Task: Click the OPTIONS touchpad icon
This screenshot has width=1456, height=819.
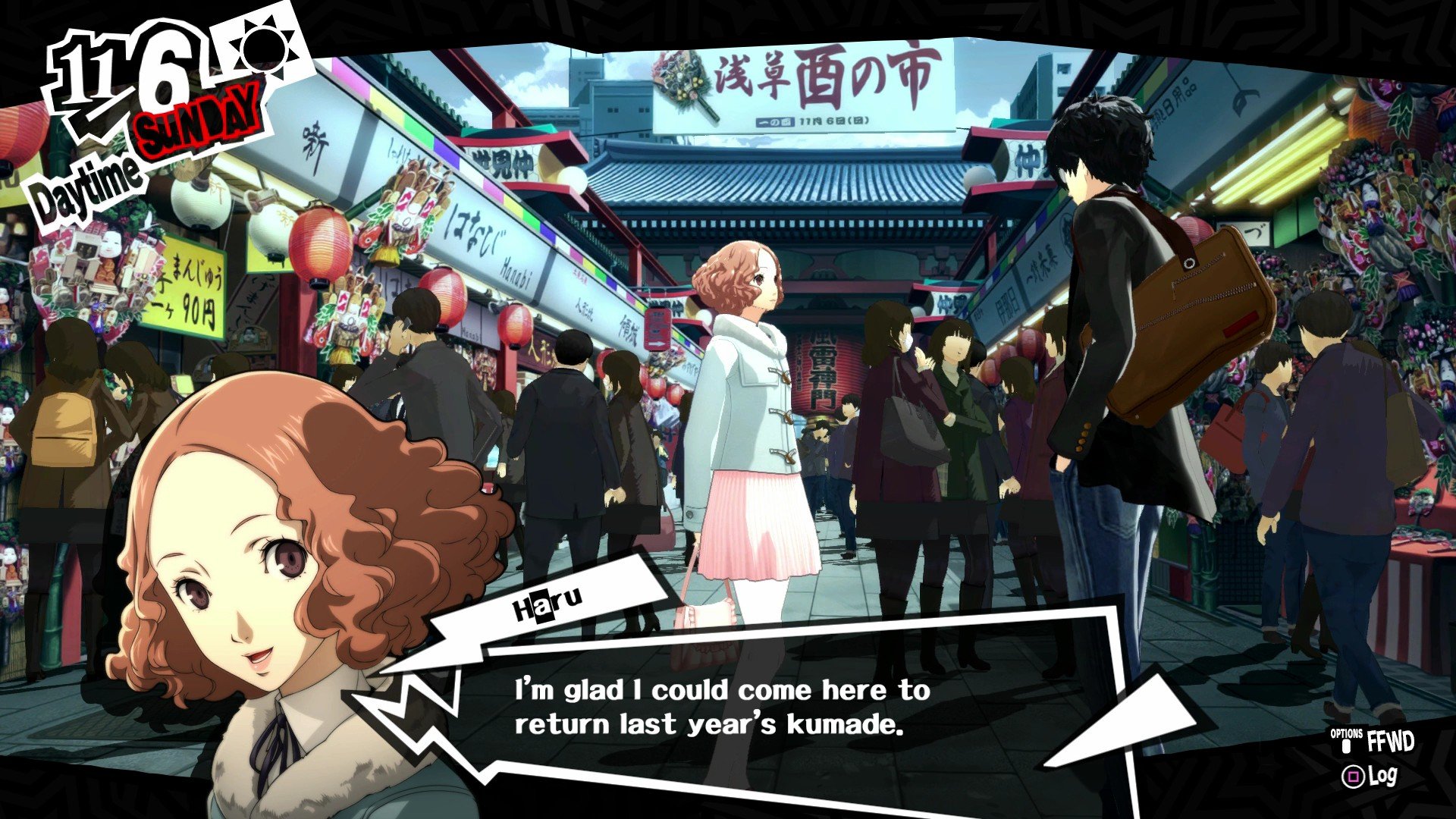Action: [1348, 747]
